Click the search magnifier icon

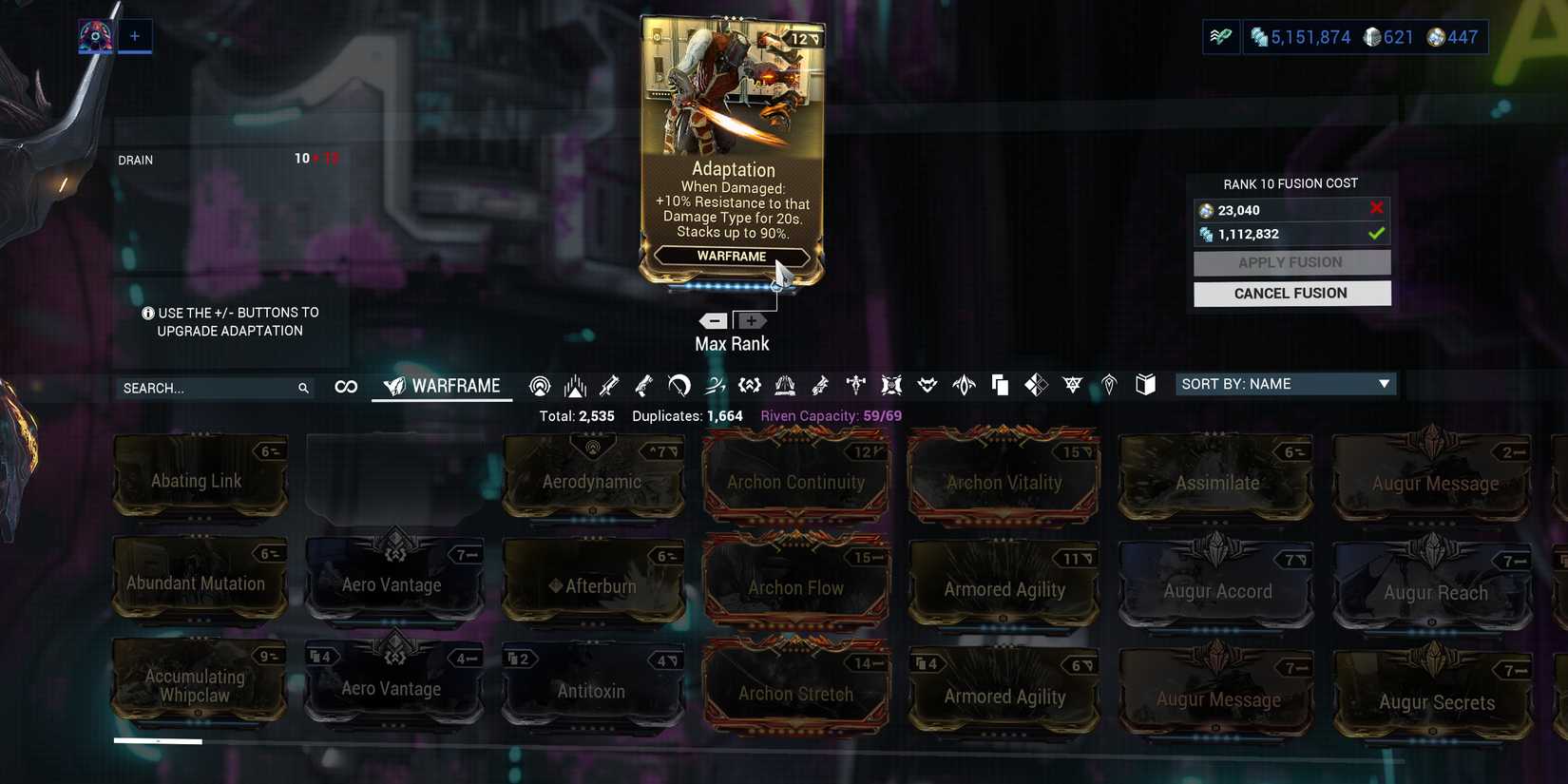point(303,388)
